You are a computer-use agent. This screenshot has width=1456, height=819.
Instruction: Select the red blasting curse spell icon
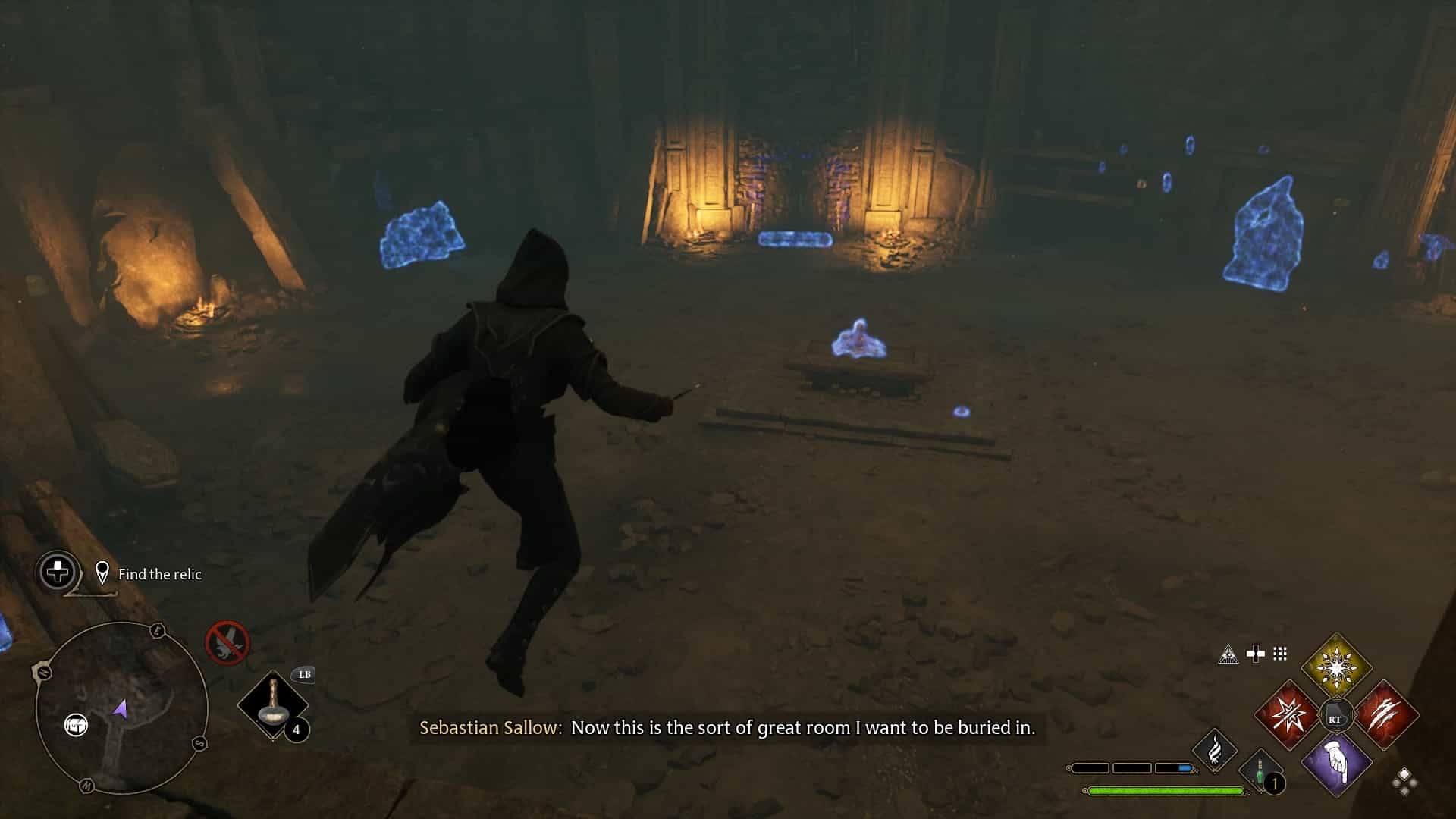(x=1286, y=716)
